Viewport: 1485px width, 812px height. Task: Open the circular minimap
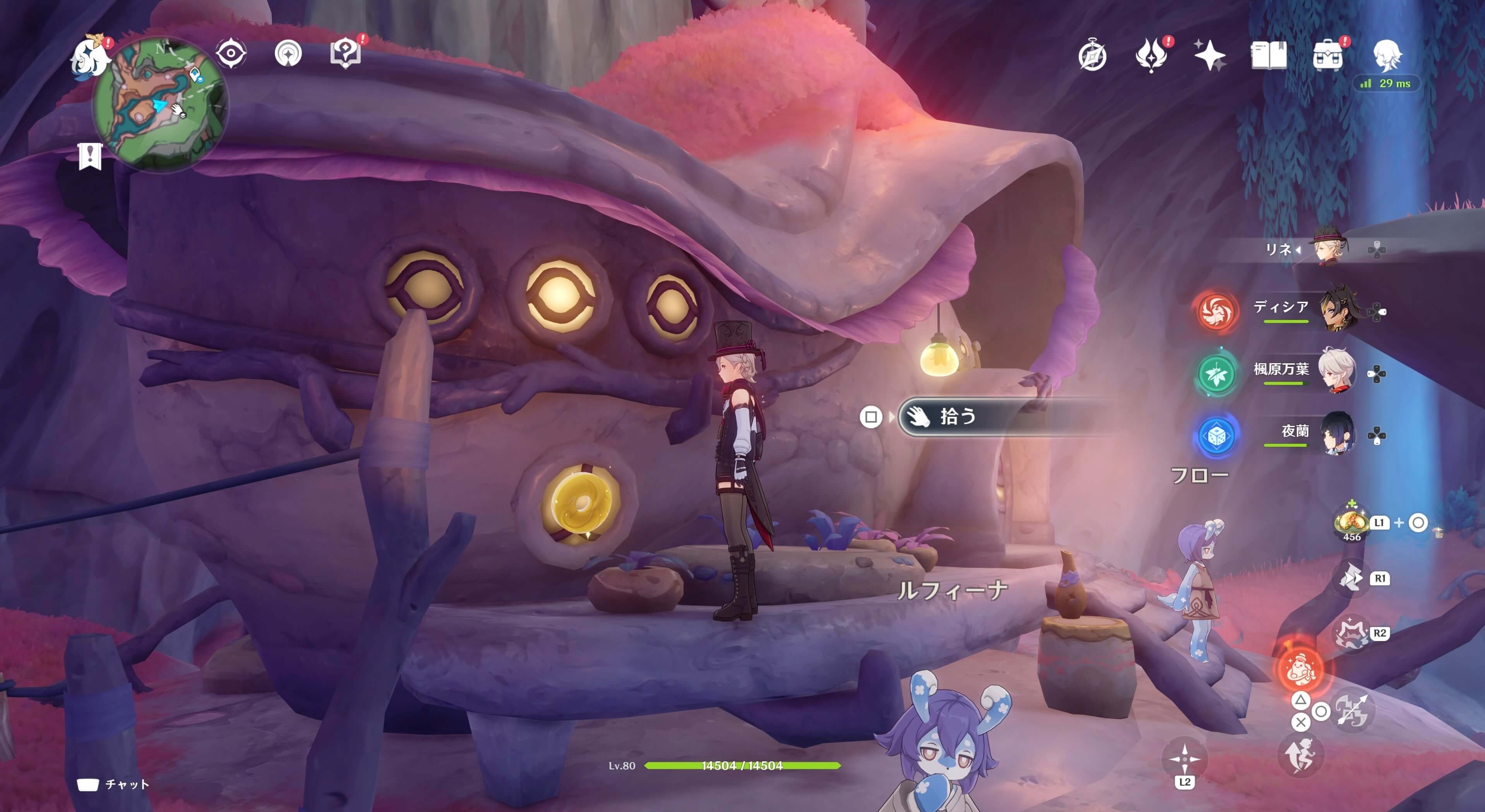click(161, 104)
